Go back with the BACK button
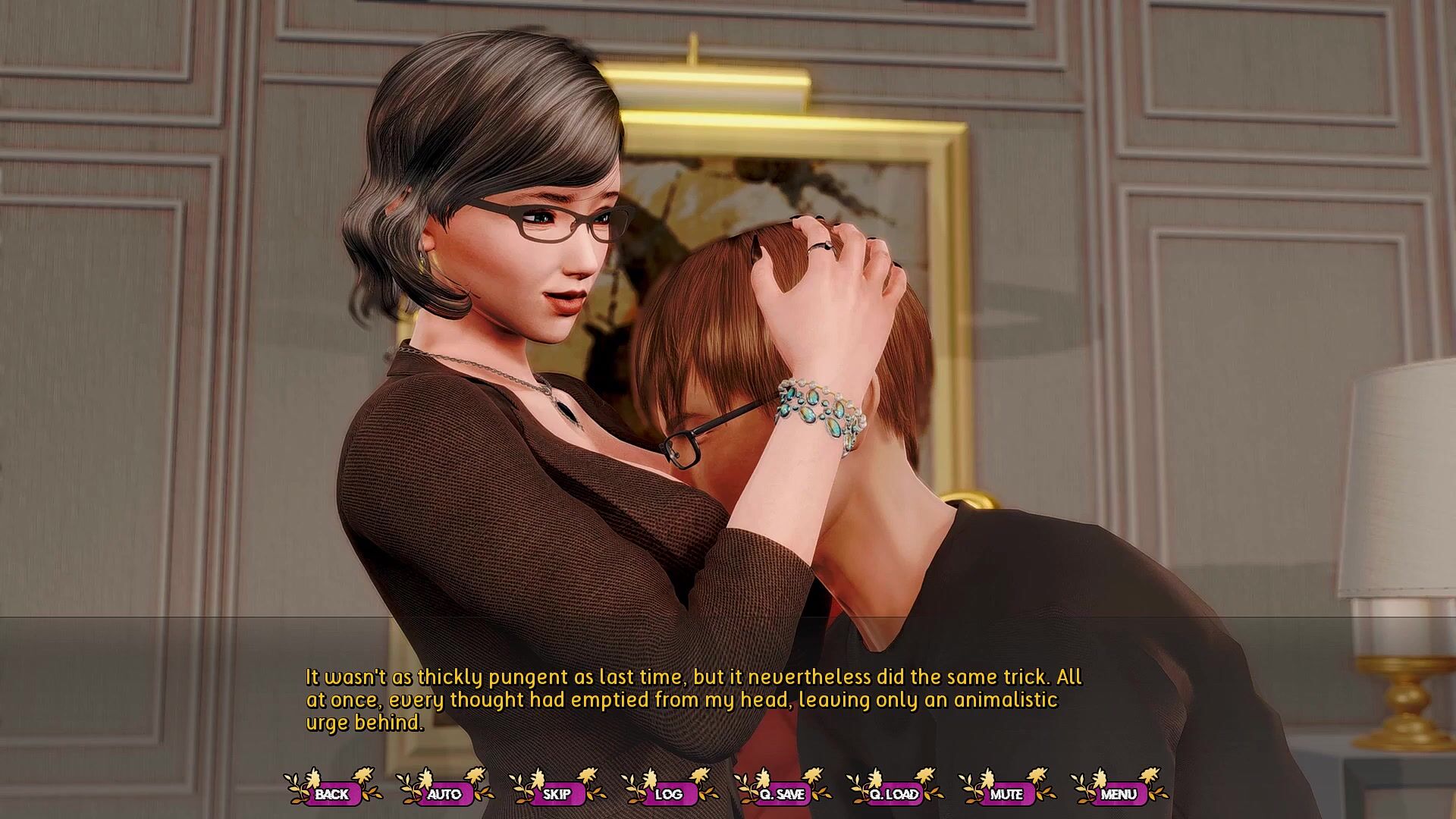Screen dimensions: 1456x819 [331, 794]
